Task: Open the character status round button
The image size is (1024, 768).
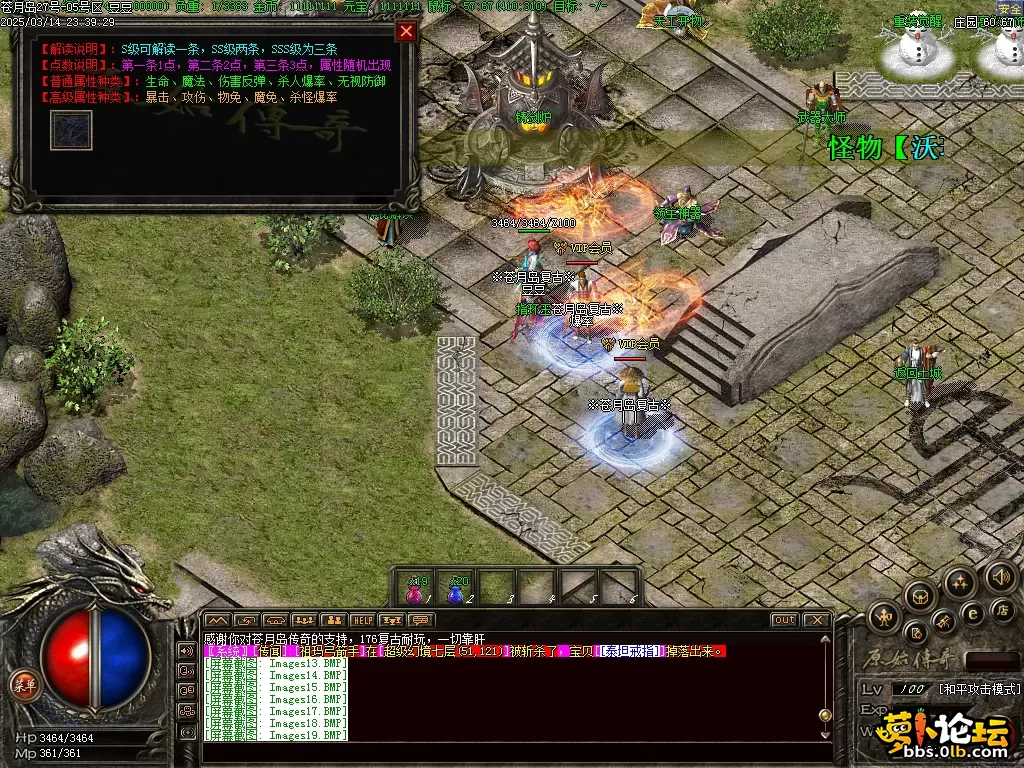Action: (884, 616)
